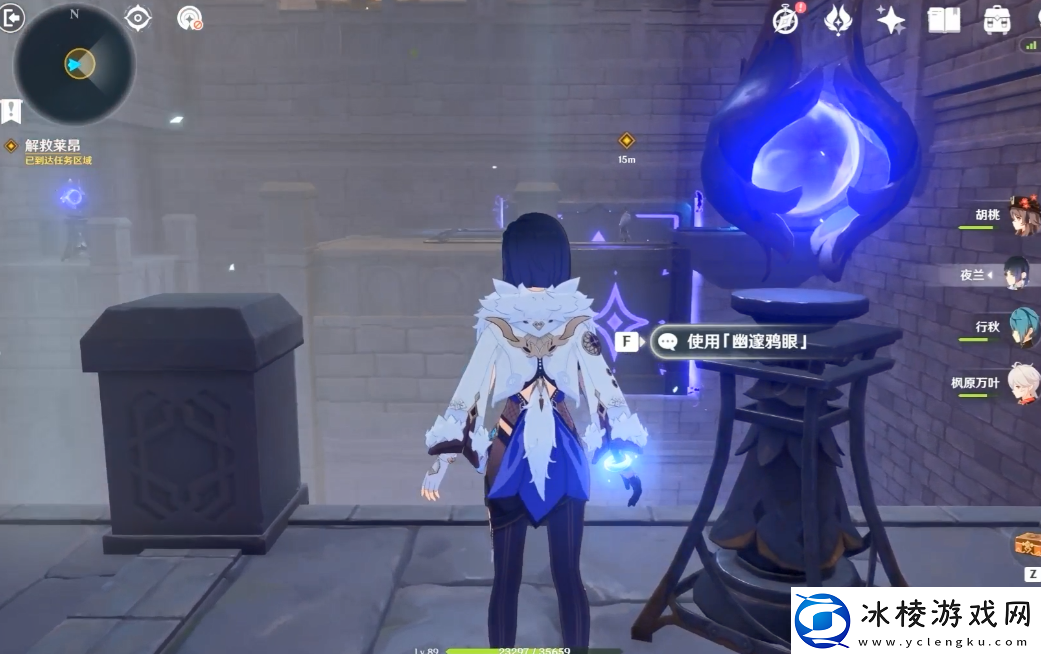Activate the elemental sight eye icon
The height and width of the screenshot is (654, 1041).
click(137, 17)
